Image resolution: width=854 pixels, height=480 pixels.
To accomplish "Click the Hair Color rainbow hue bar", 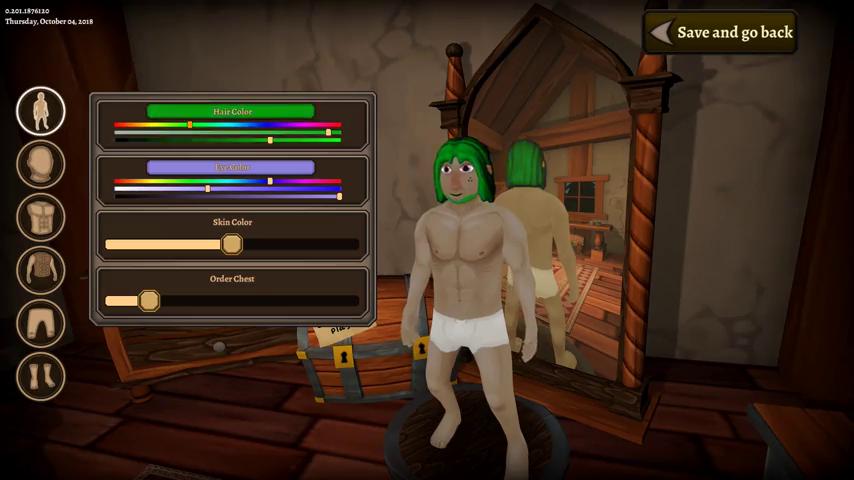I will click(228, 125).
